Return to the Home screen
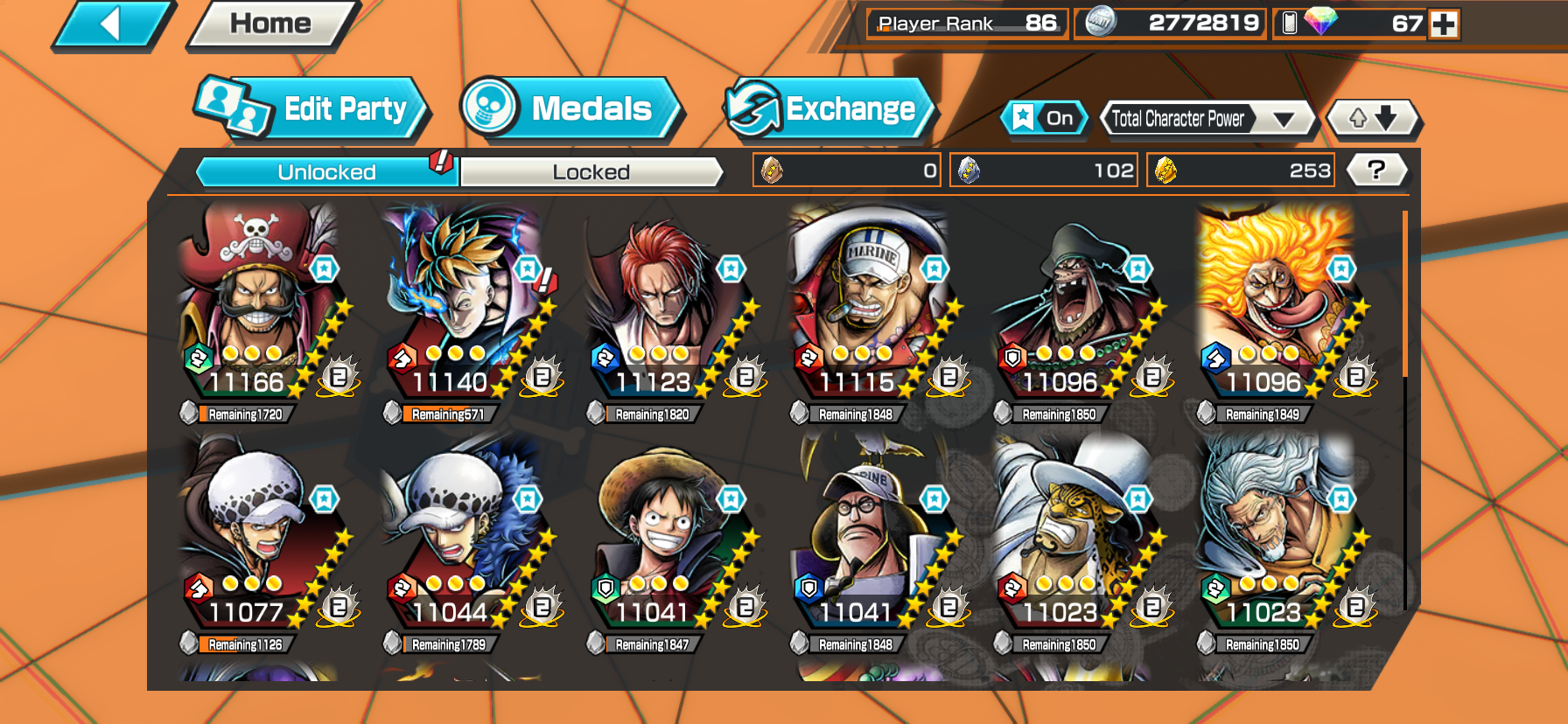 point(270,24)
